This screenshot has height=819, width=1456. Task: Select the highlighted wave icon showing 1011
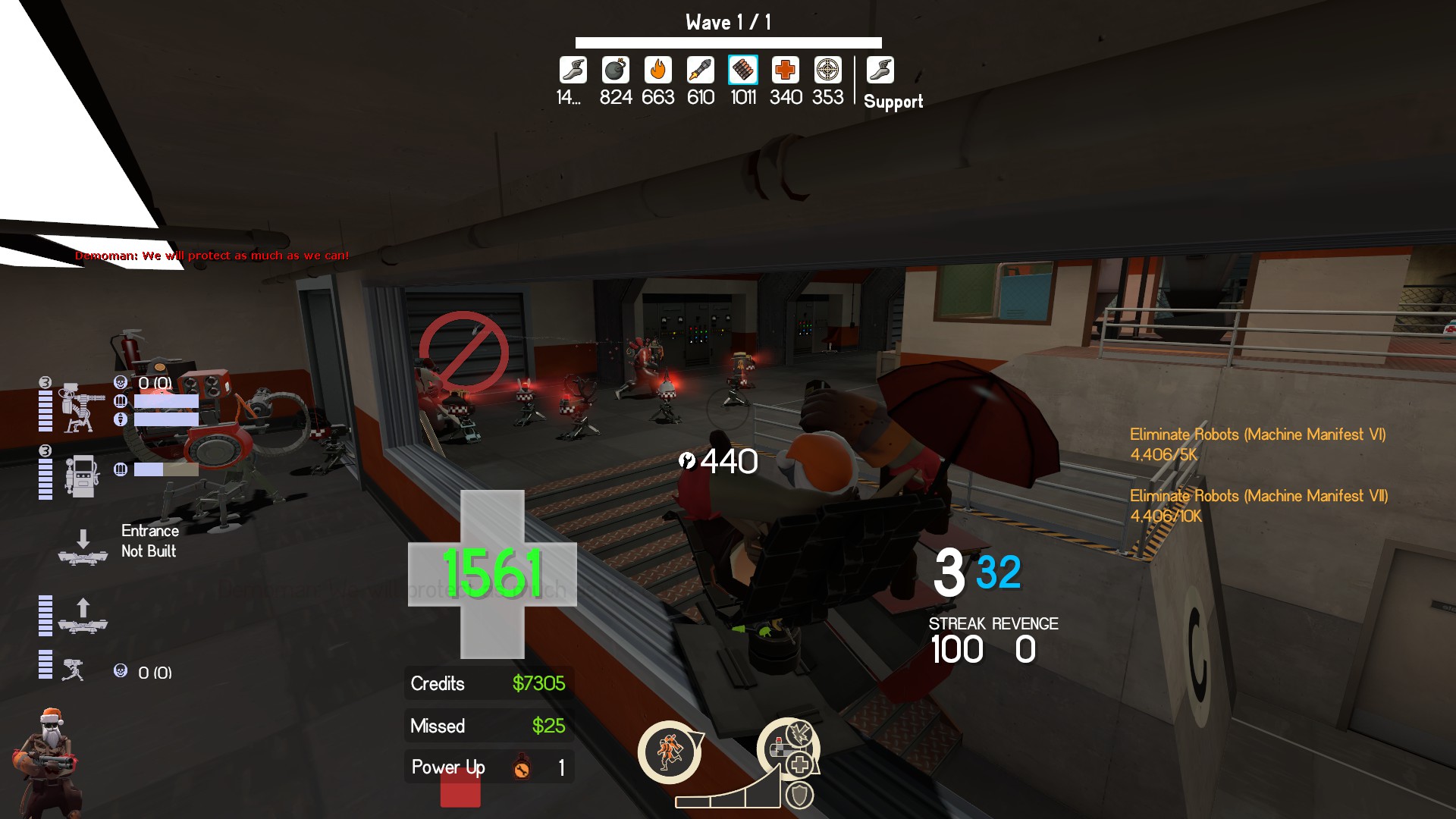point(743,71)
